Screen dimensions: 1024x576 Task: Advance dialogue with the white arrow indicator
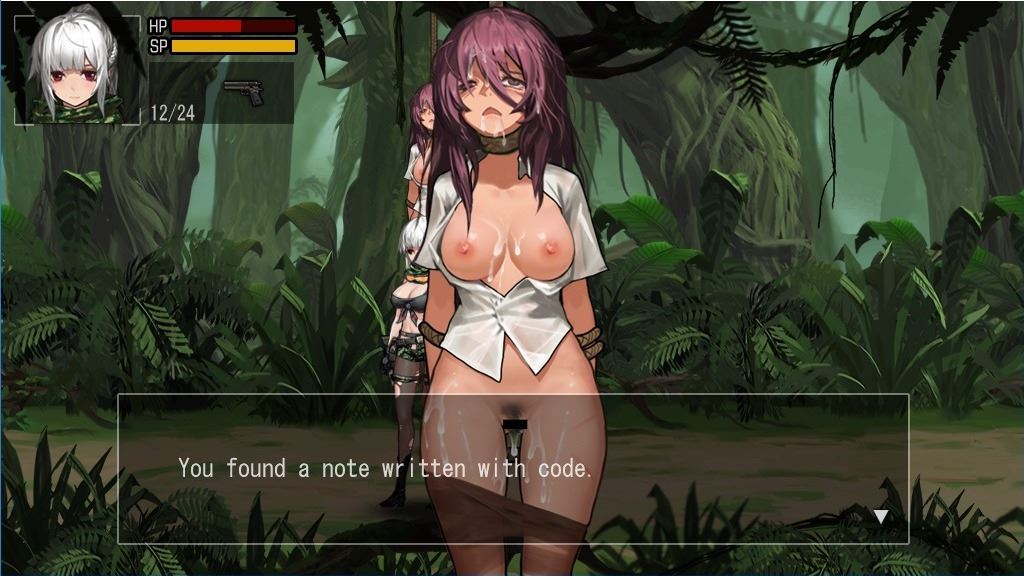(880, 516)
